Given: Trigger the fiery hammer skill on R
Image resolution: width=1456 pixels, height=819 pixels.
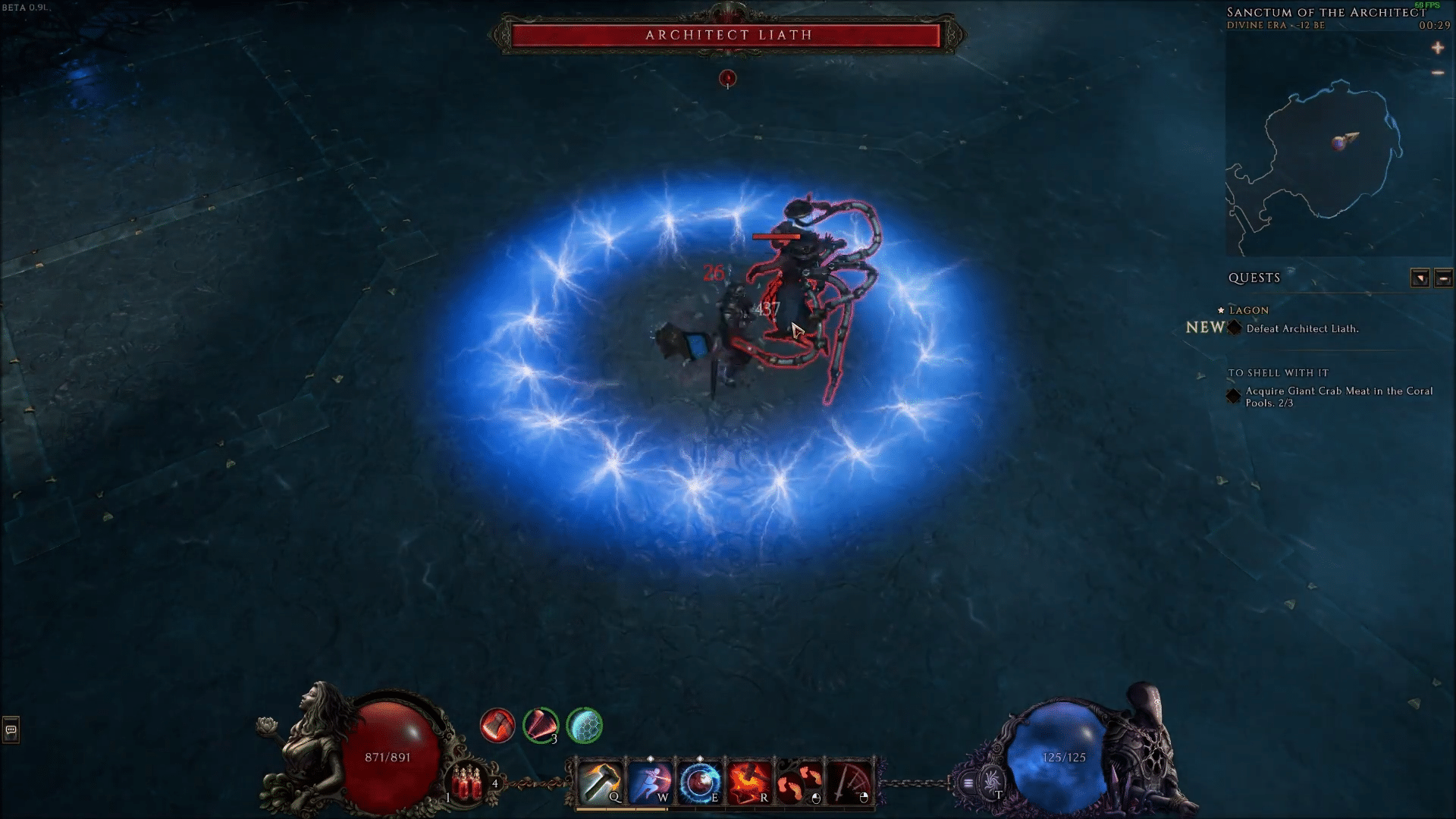Looking at the screenshot, I should pyautogui.click(x=751, y=777).
